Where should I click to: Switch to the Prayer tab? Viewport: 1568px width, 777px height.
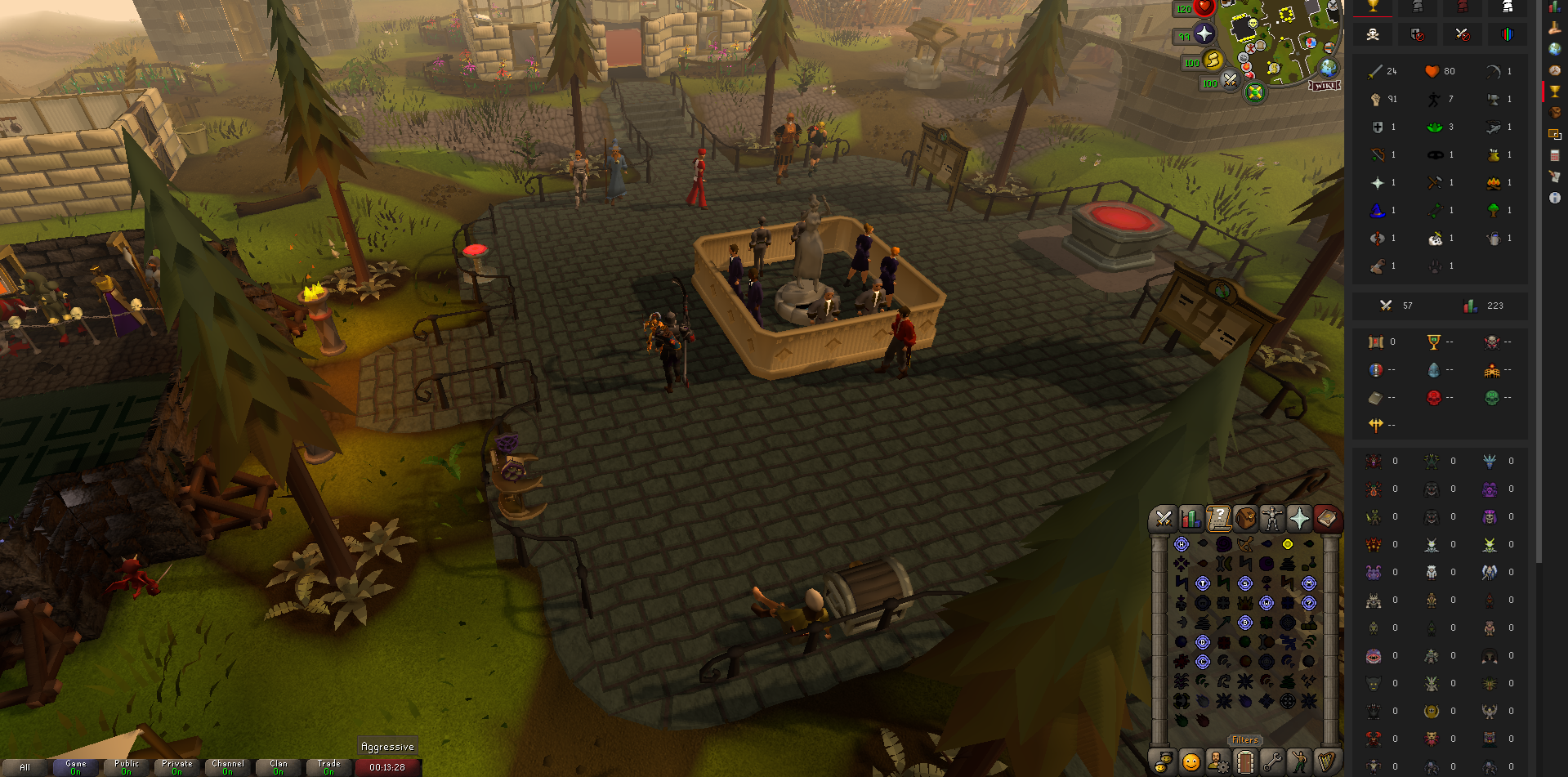point(1299,518)
